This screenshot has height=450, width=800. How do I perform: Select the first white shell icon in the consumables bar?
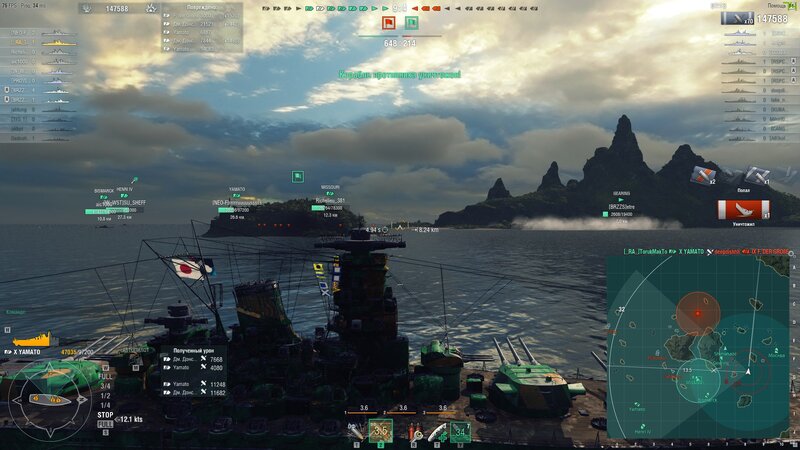tap(356, 432)
